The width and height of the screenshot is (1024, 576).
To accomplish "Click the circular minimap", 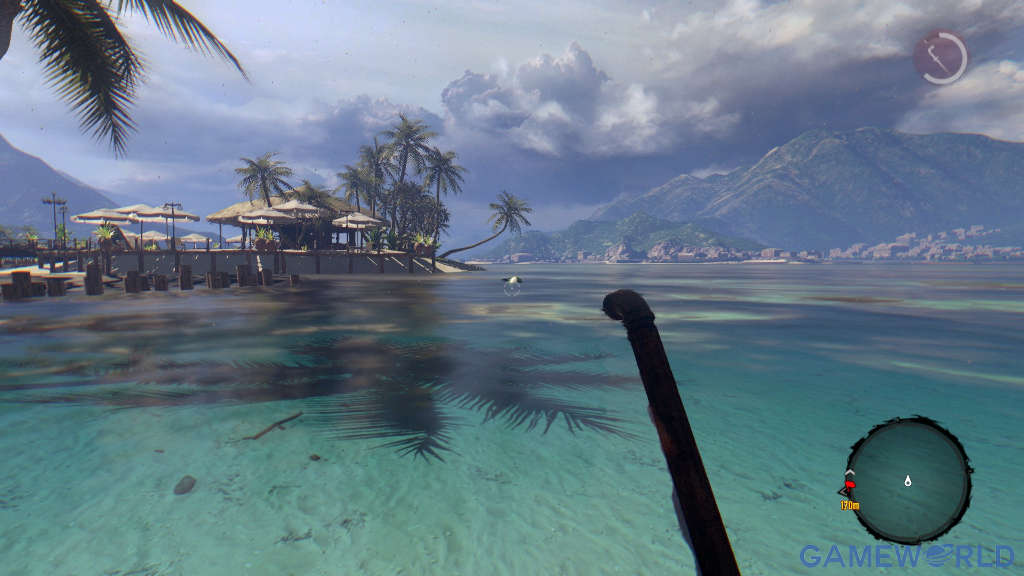I will tap(908, 480).
